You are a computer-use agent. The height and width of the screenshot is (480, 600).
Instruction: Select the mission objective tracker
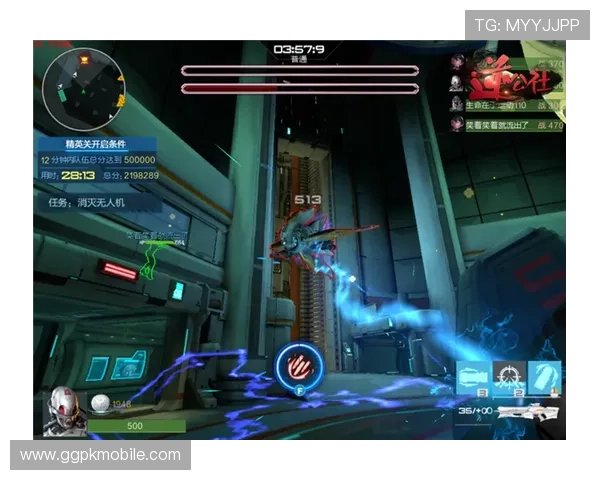pyautogui.click(x=97, y=202)
